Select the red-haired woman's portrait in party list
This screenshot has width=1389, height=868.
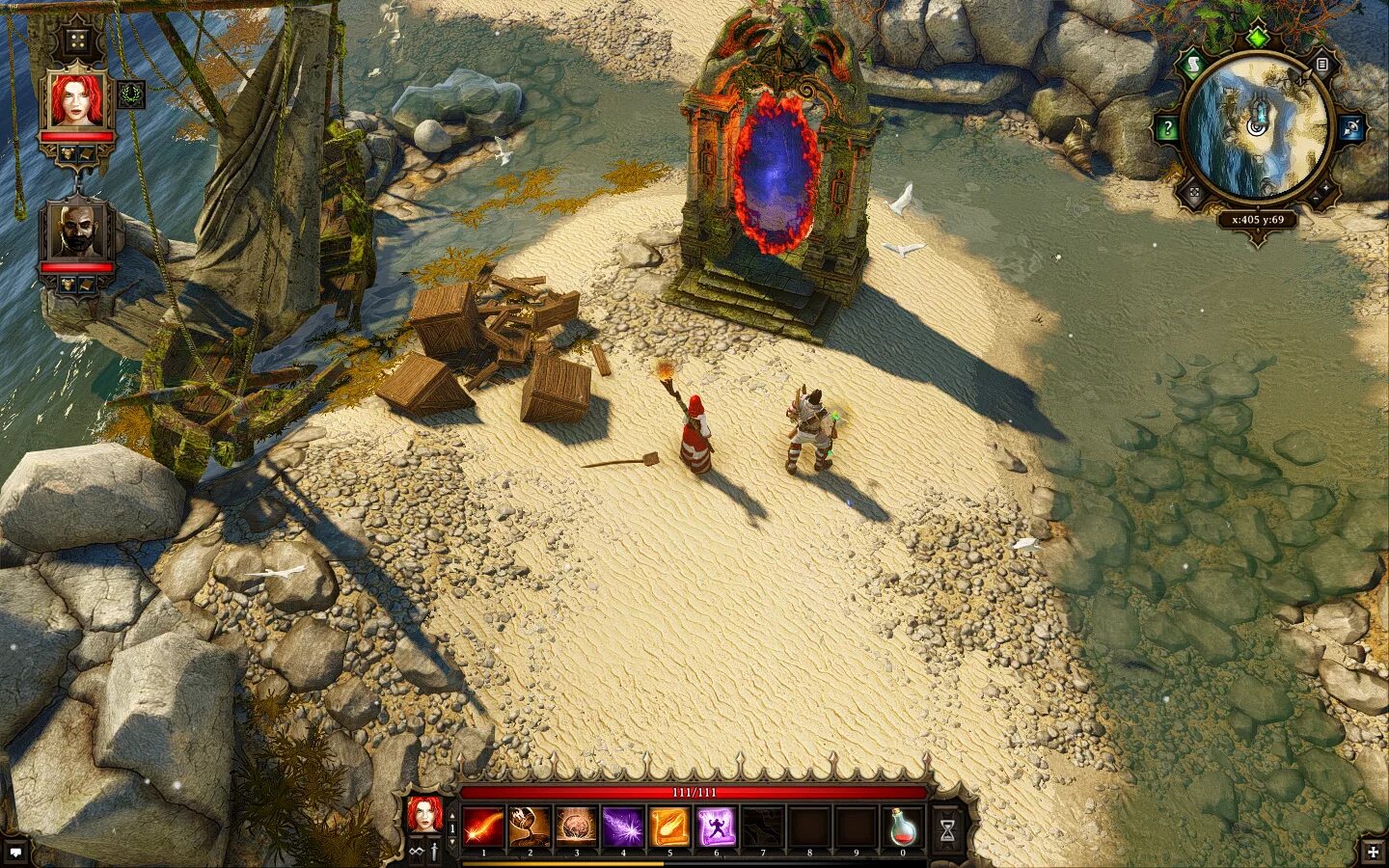click(x=76, y=100)
